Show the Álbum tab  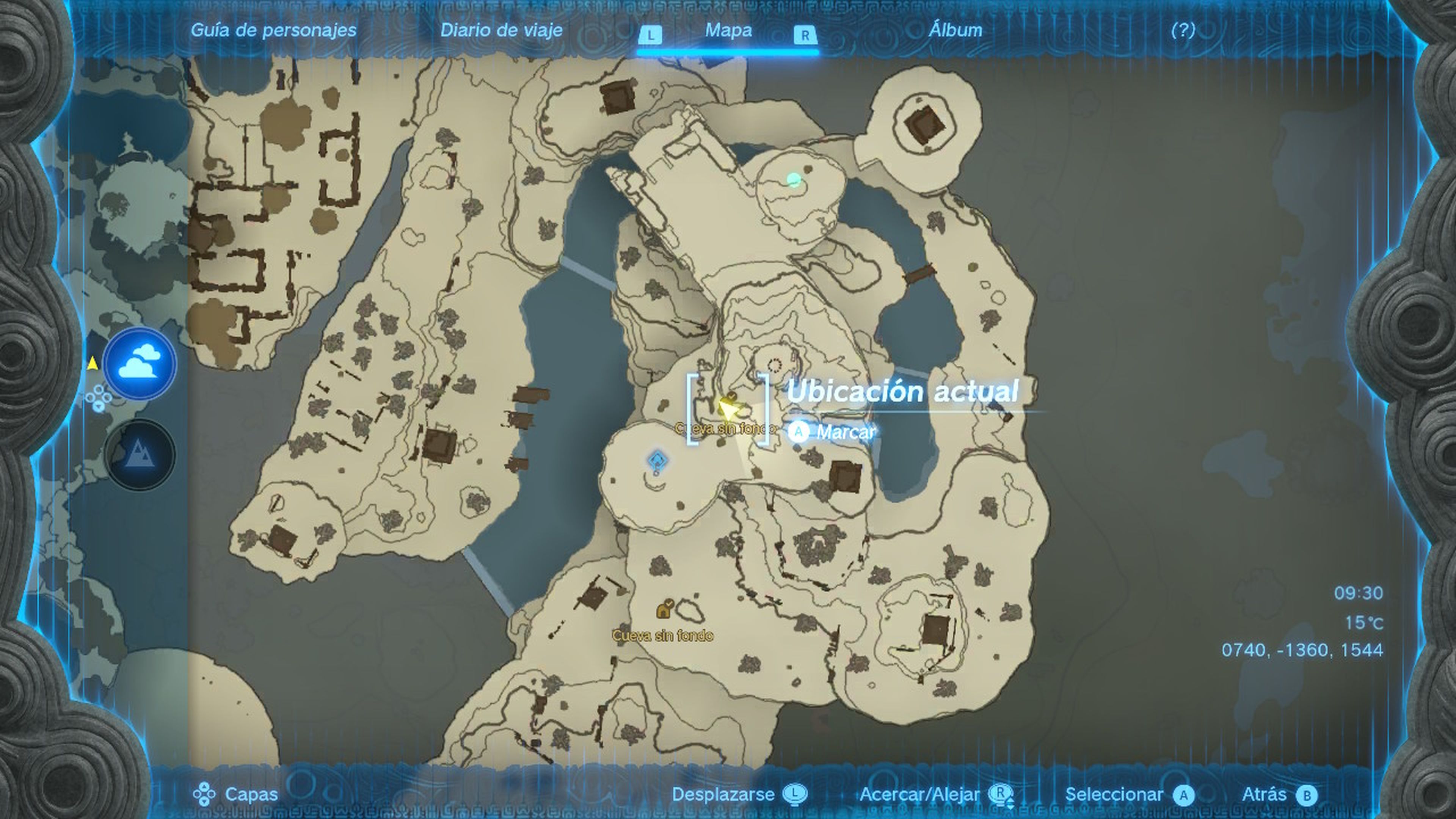click(x=955, y=30)
